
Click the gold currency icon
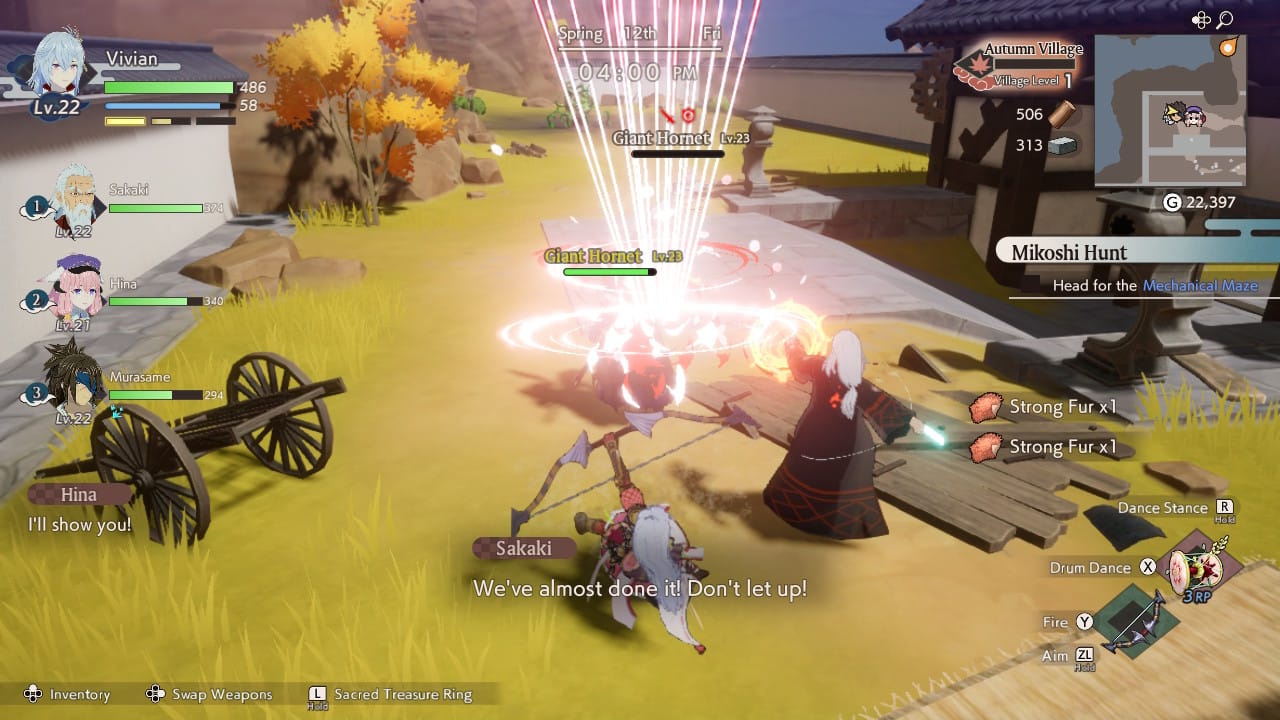click(1173, 203)
